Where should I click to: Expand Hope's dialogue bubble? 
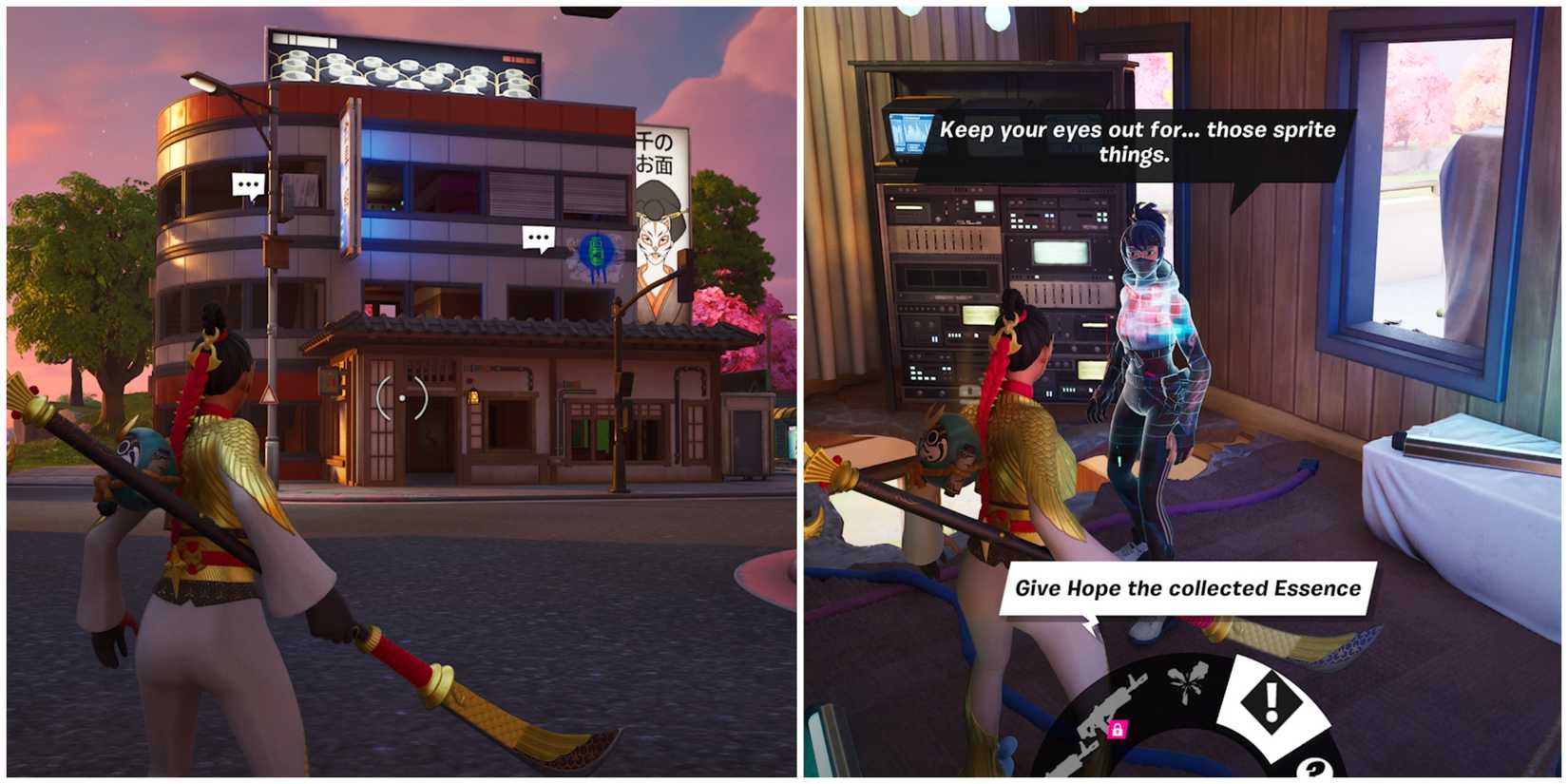coord(1137,140)
